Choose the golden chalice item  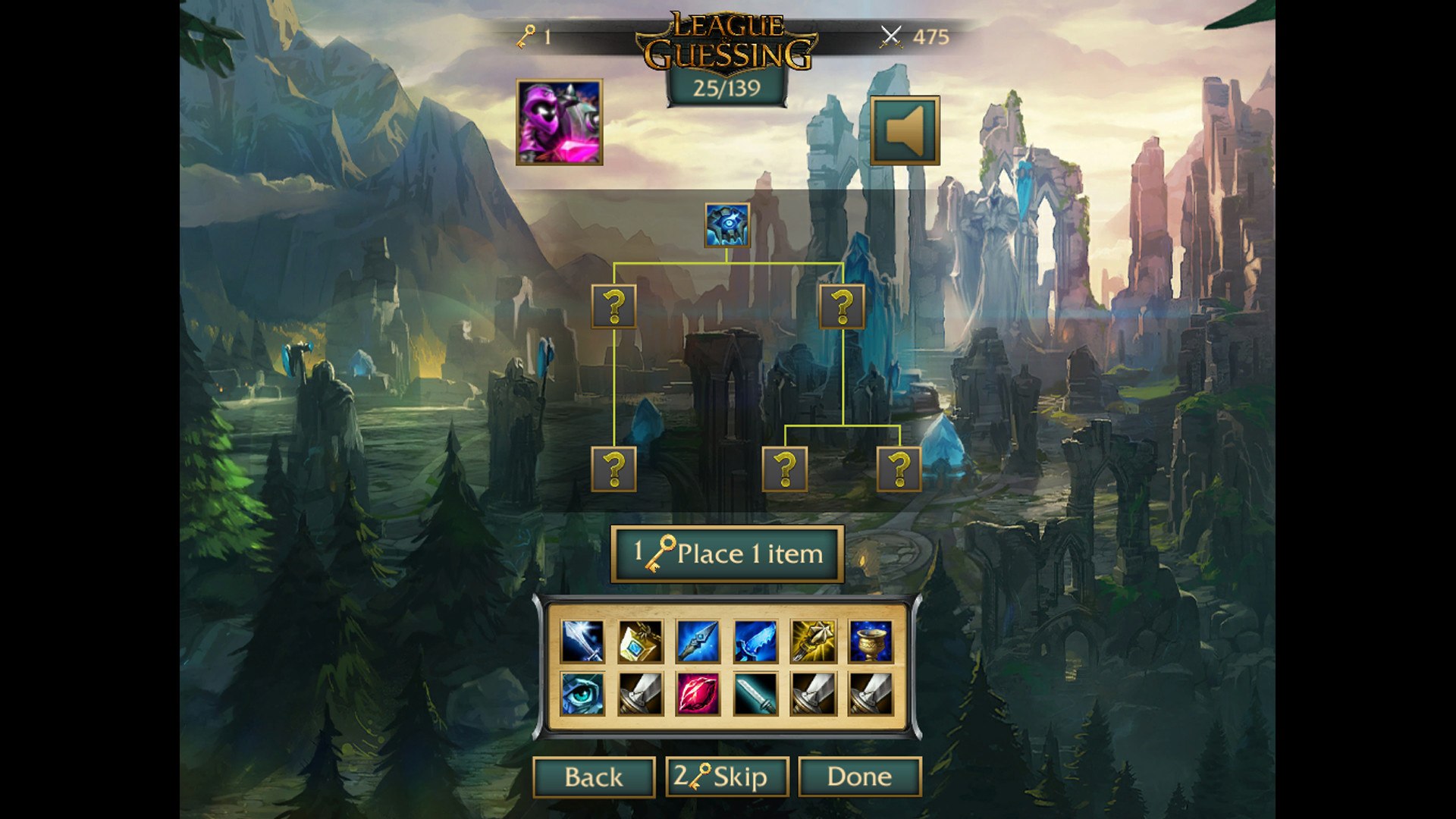[871, 642]
